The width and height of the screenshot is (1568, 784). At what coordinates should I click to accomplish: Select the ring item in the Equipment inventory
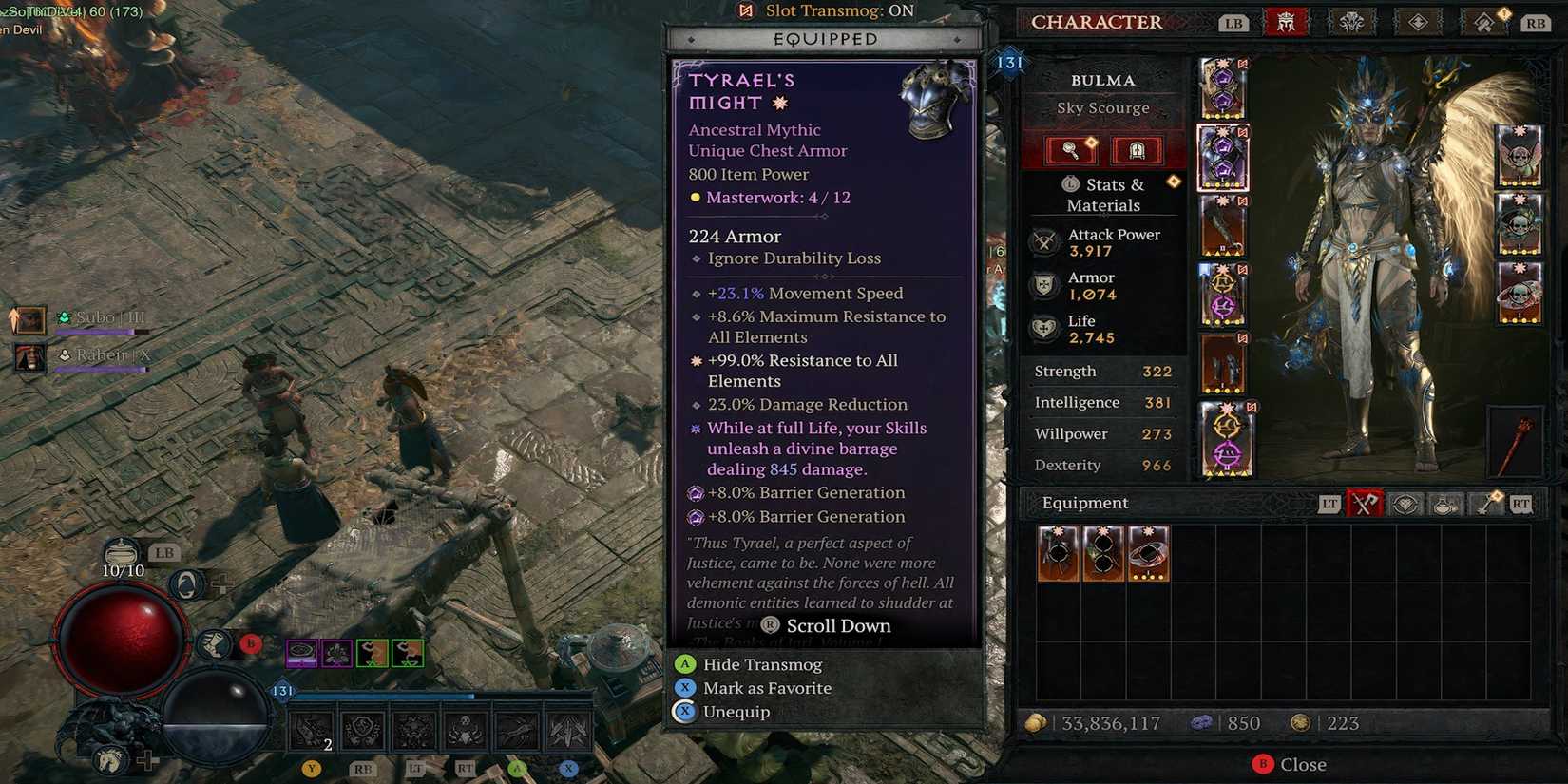pyautogui.click(x=1148, y=553)
